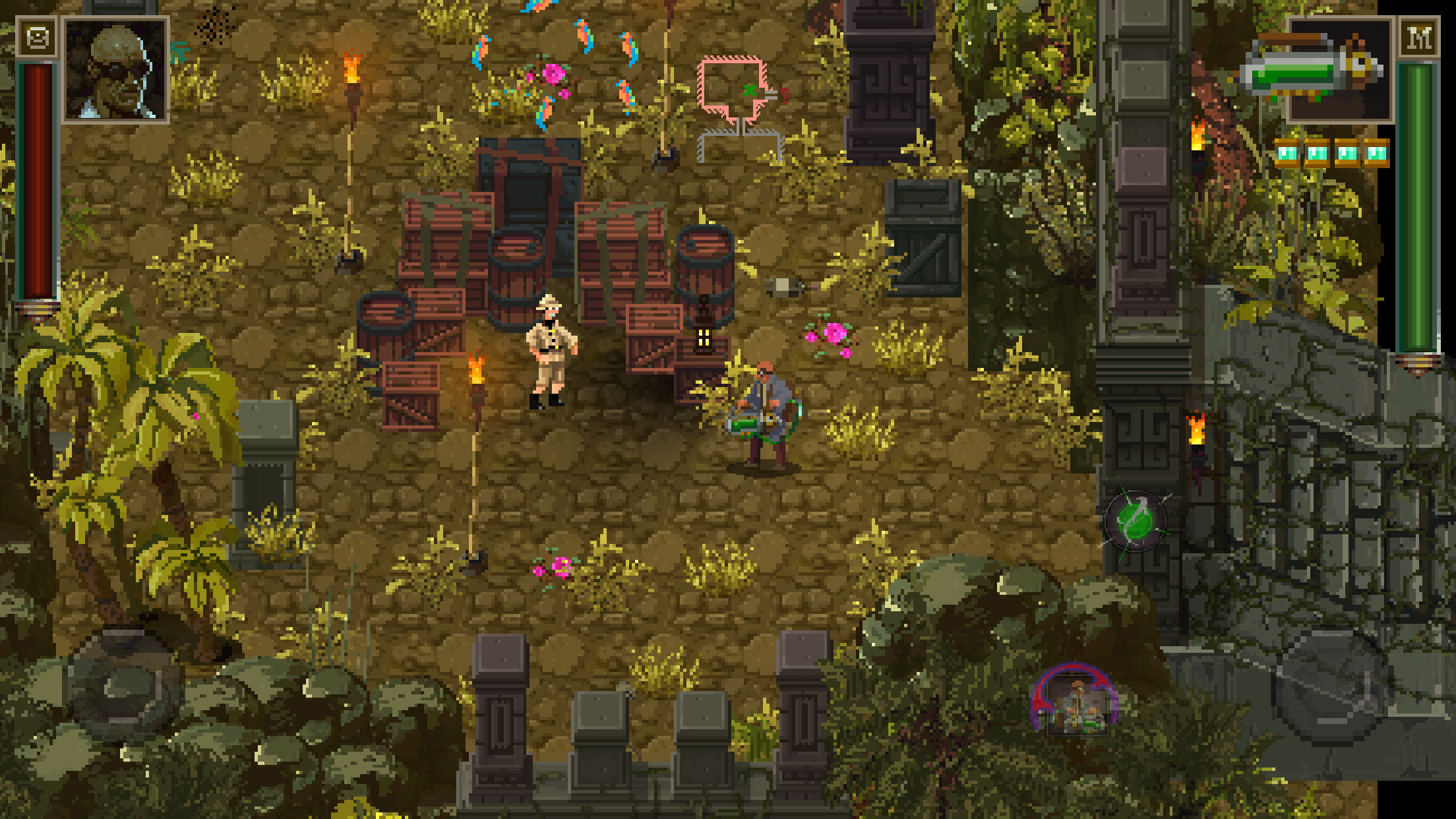Tap the M button
This screenshot has height=819, width=1456.
pos(1418,39)
